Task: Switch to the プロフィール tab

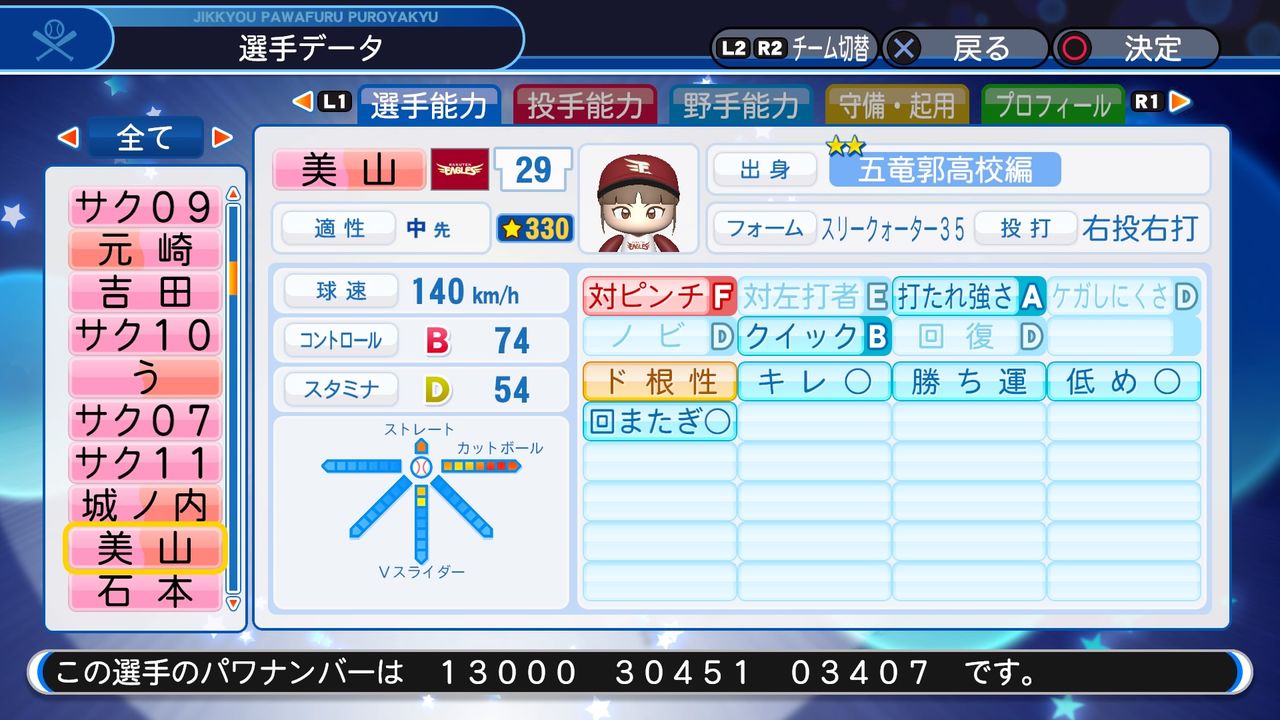Action: tap(1053, 103)
